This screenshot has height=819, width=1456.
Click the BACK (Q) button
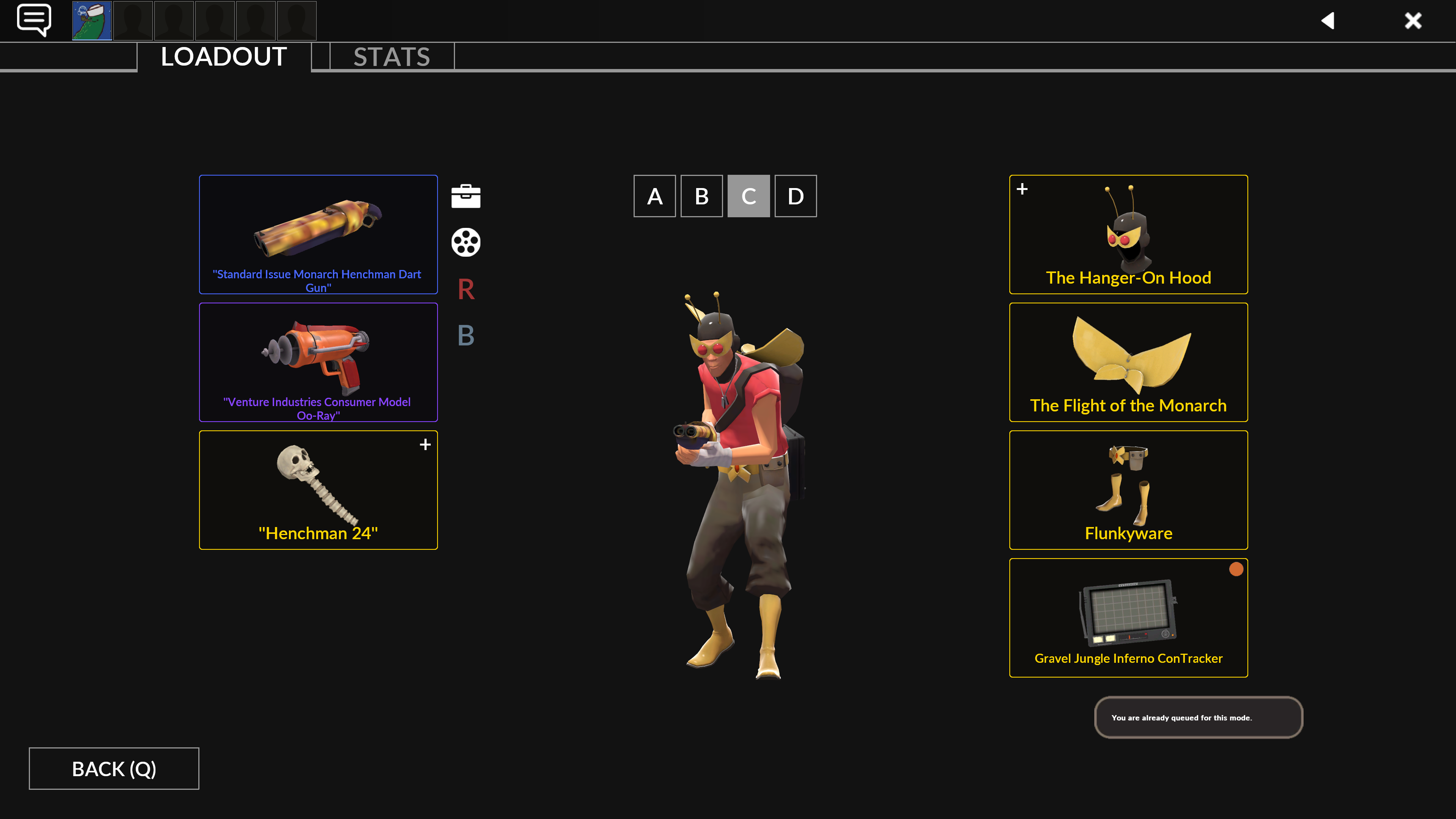click(x=114, y=768)
